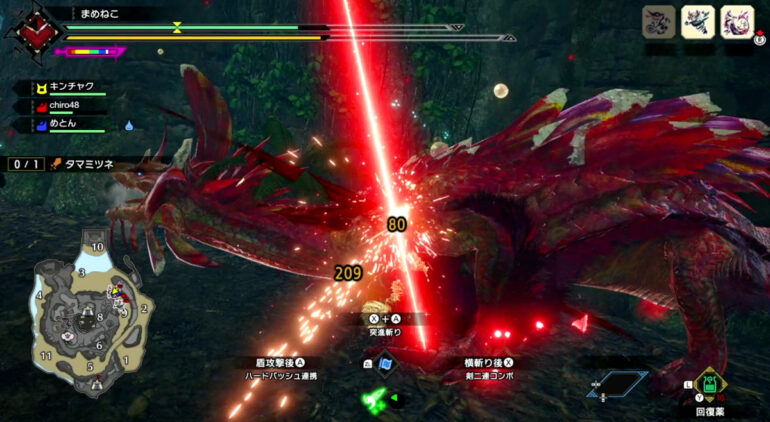Click the タマミツネ quest target tracker
Image resolution: width=770 pixels, height=422 pixels.
tap(88, 164)
